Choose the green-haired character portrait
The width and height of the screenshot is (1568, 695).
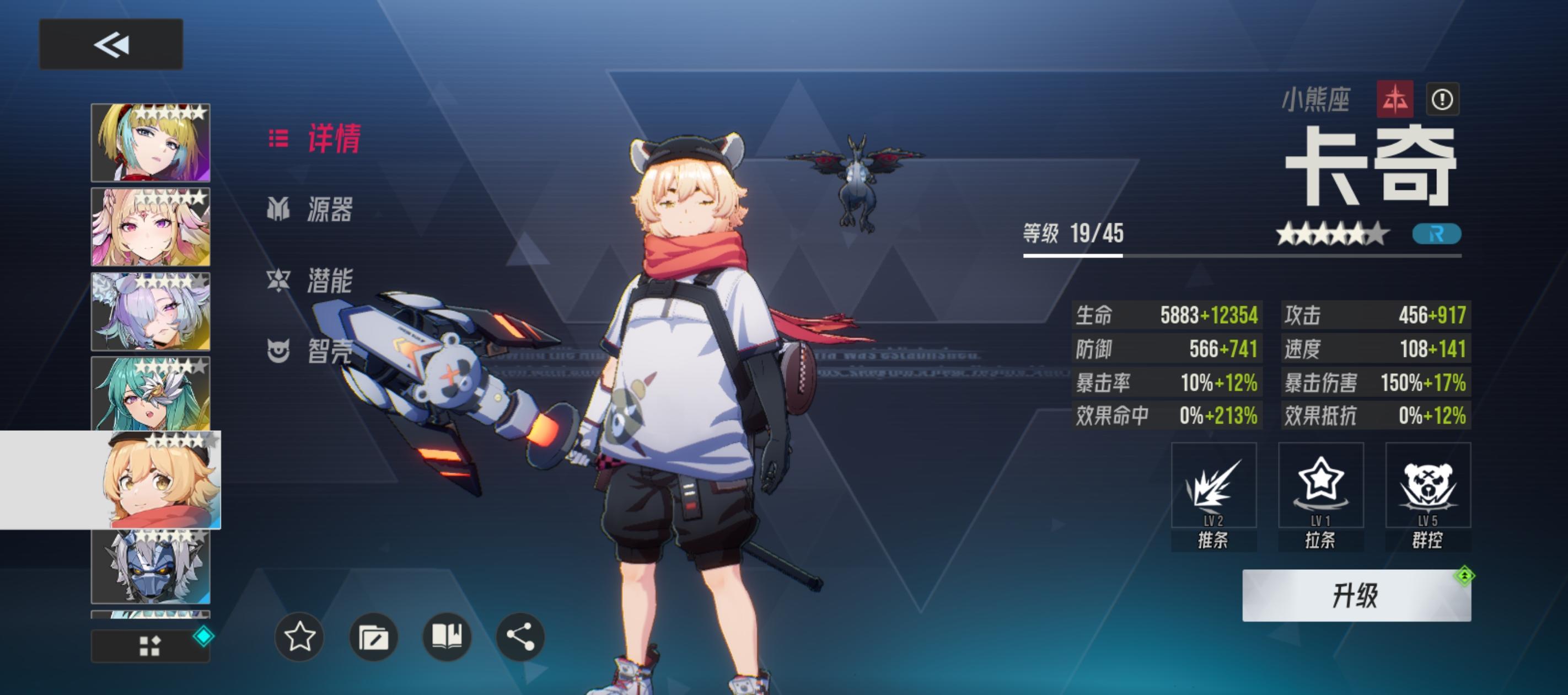151,393
